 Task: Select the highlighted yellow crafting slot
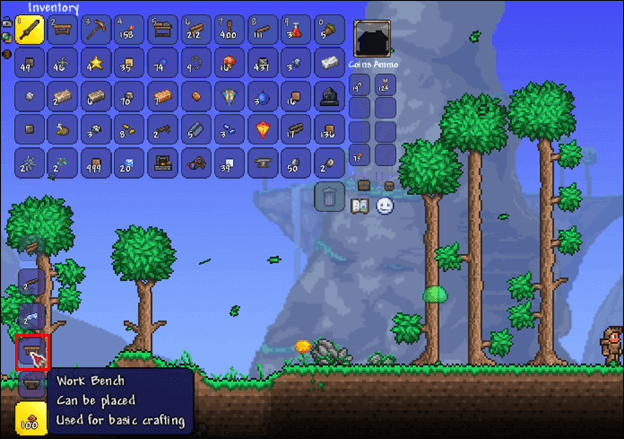(32, 417)
